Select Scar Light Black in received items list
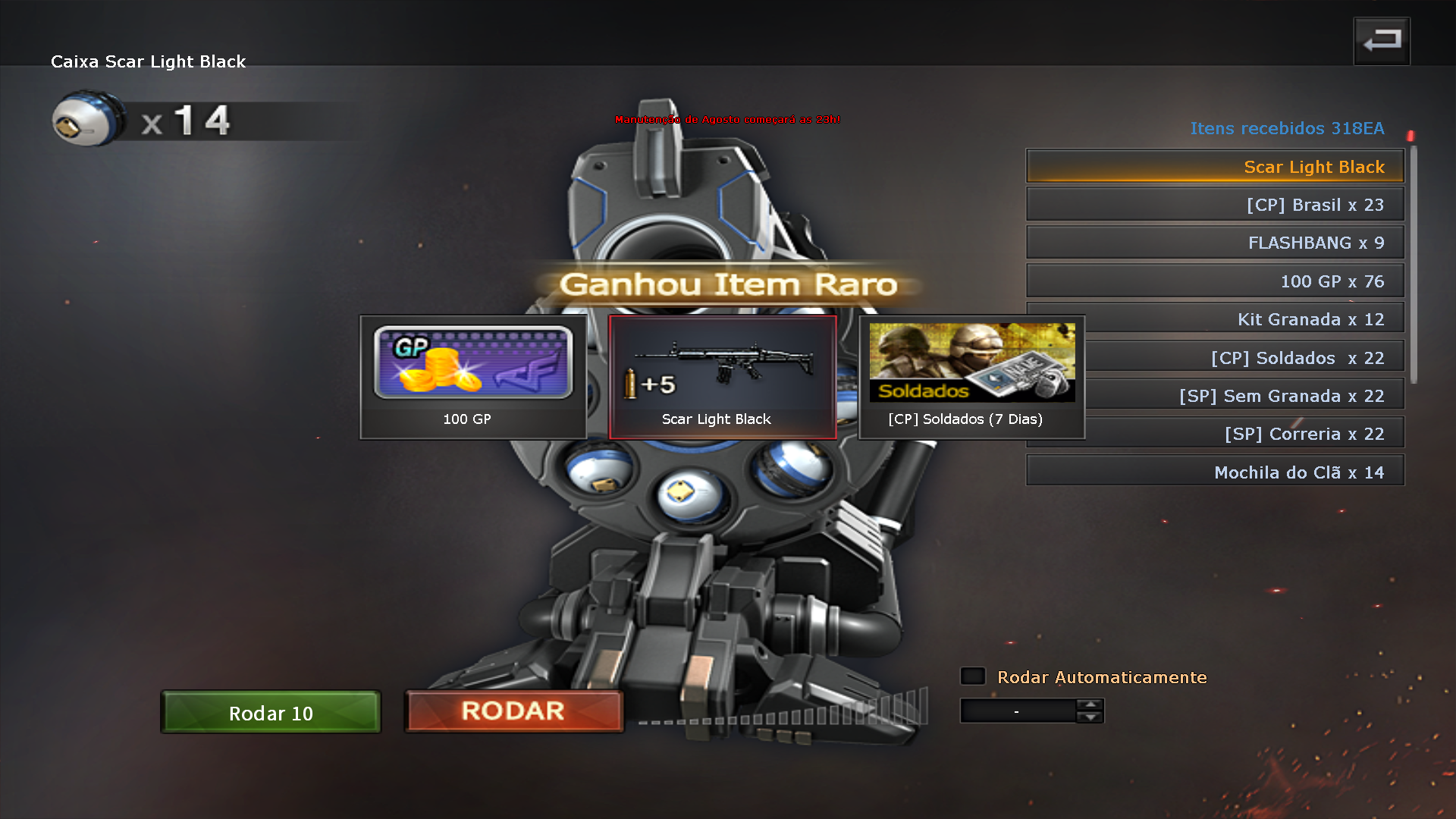Viewport: 1456px width, 819px height. pos(1214,167)
